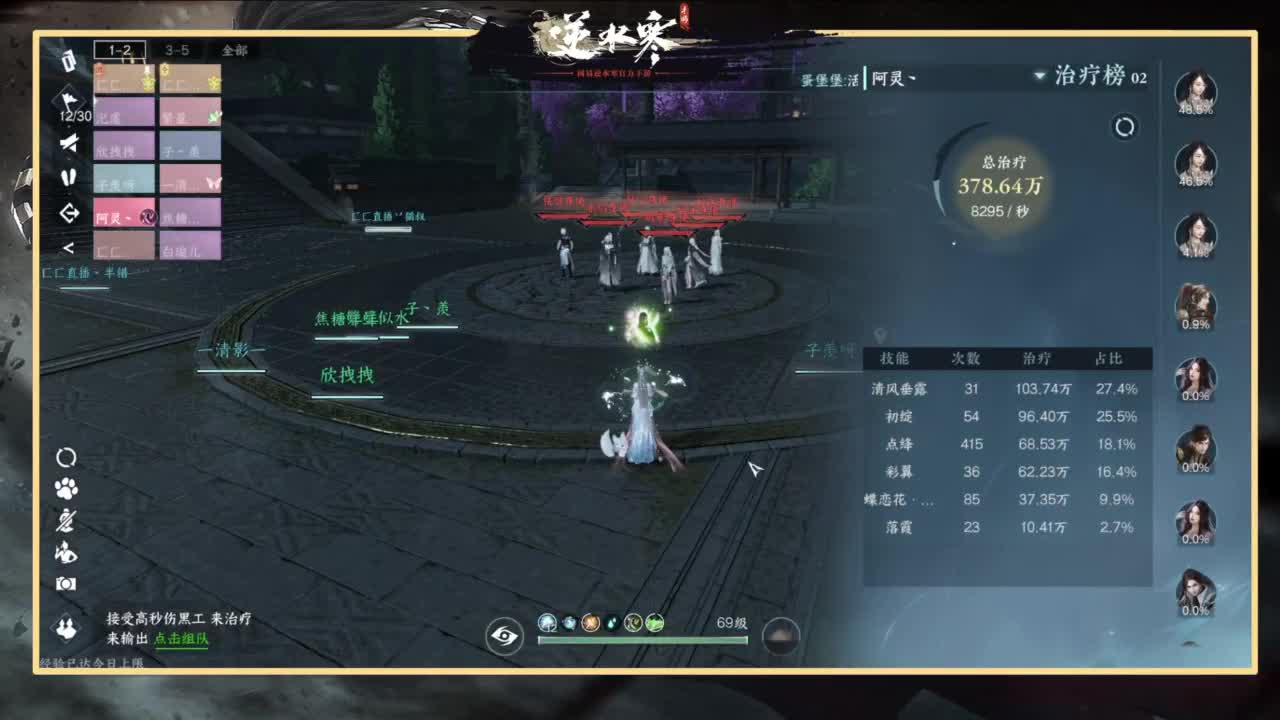Screen dimensions: 1280x720
Task: Select the hide-player icon below the paw print
Action: [67, 520]
